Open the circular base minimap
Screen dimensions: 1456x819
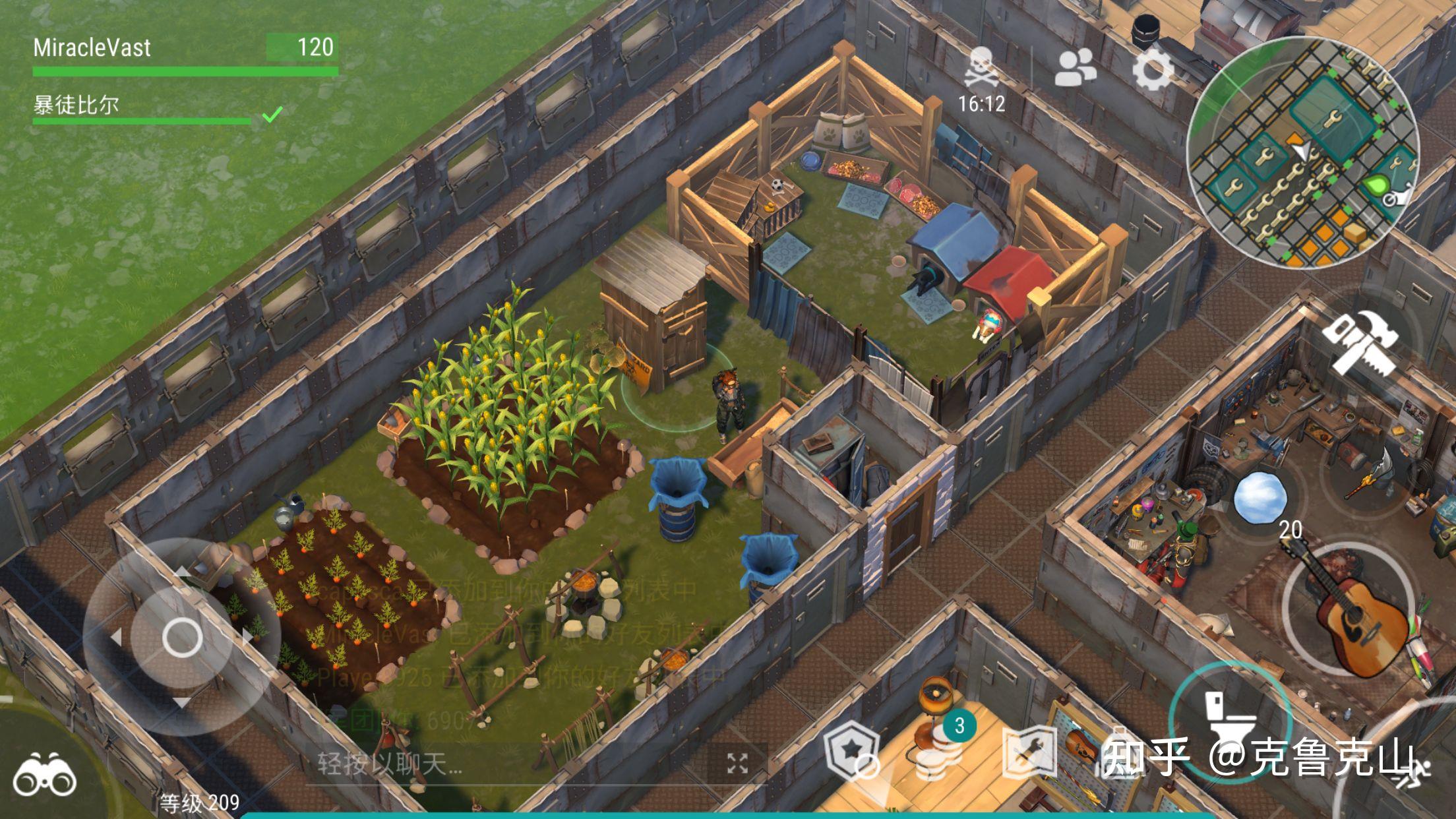click(x=1303, y=153)
